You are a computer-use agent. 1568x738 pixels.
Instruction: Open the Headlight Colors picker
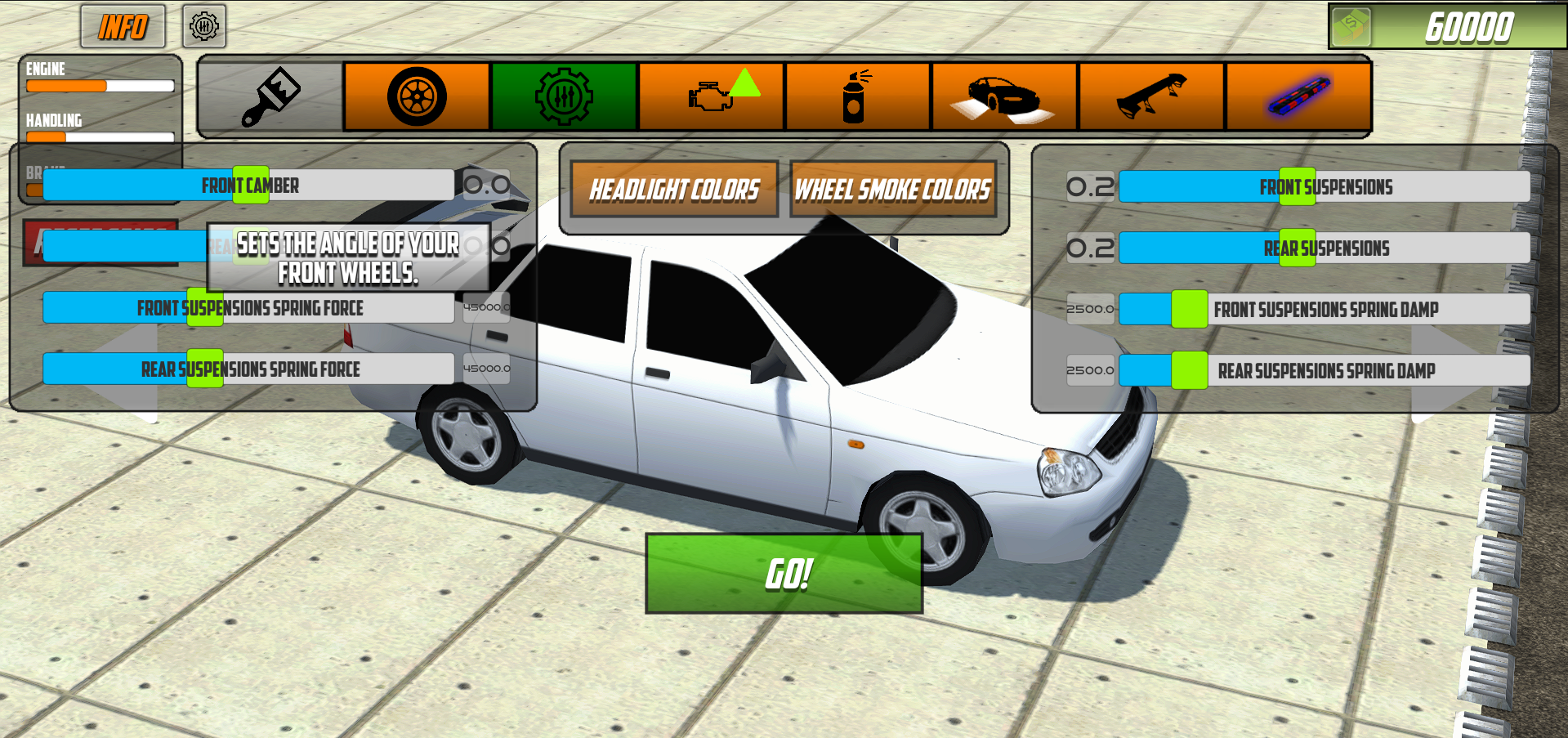tap(674, 190)
